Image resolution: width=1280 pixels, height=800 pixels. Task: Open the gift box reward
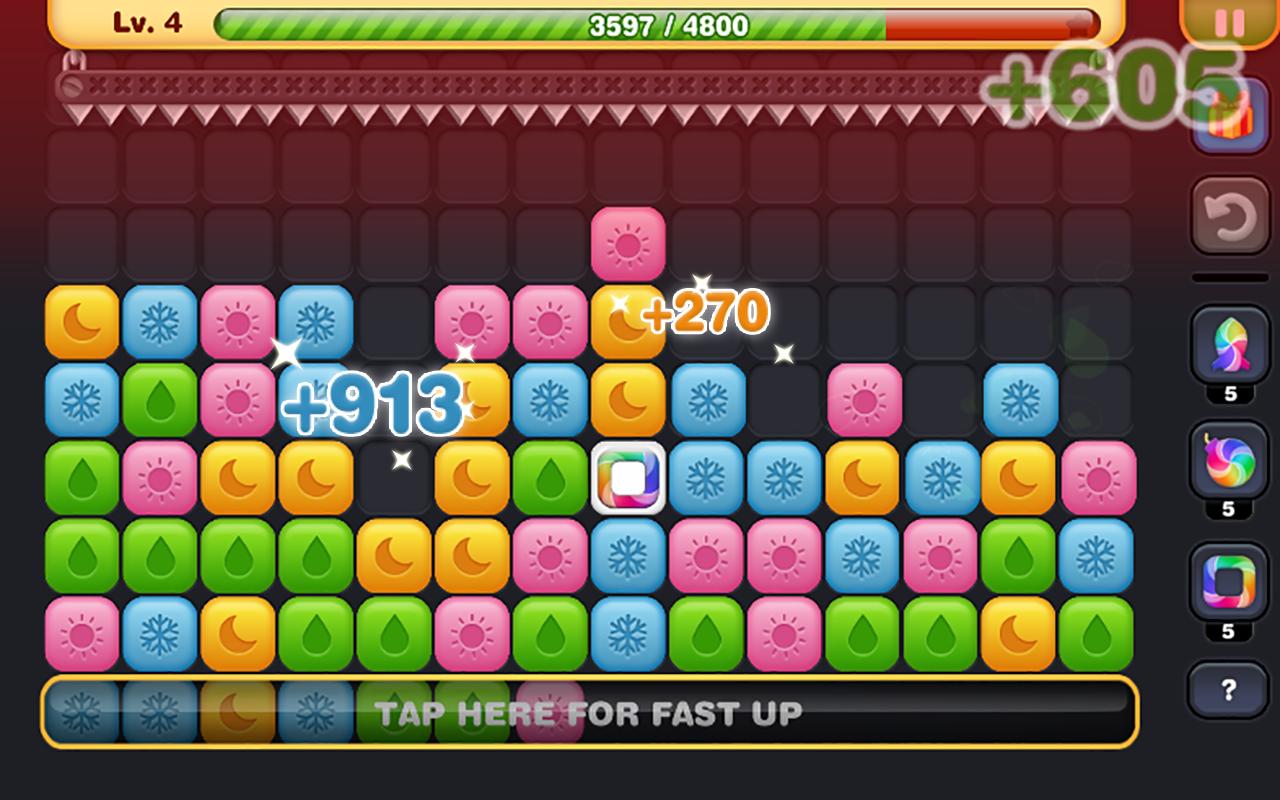(1230, 116)
